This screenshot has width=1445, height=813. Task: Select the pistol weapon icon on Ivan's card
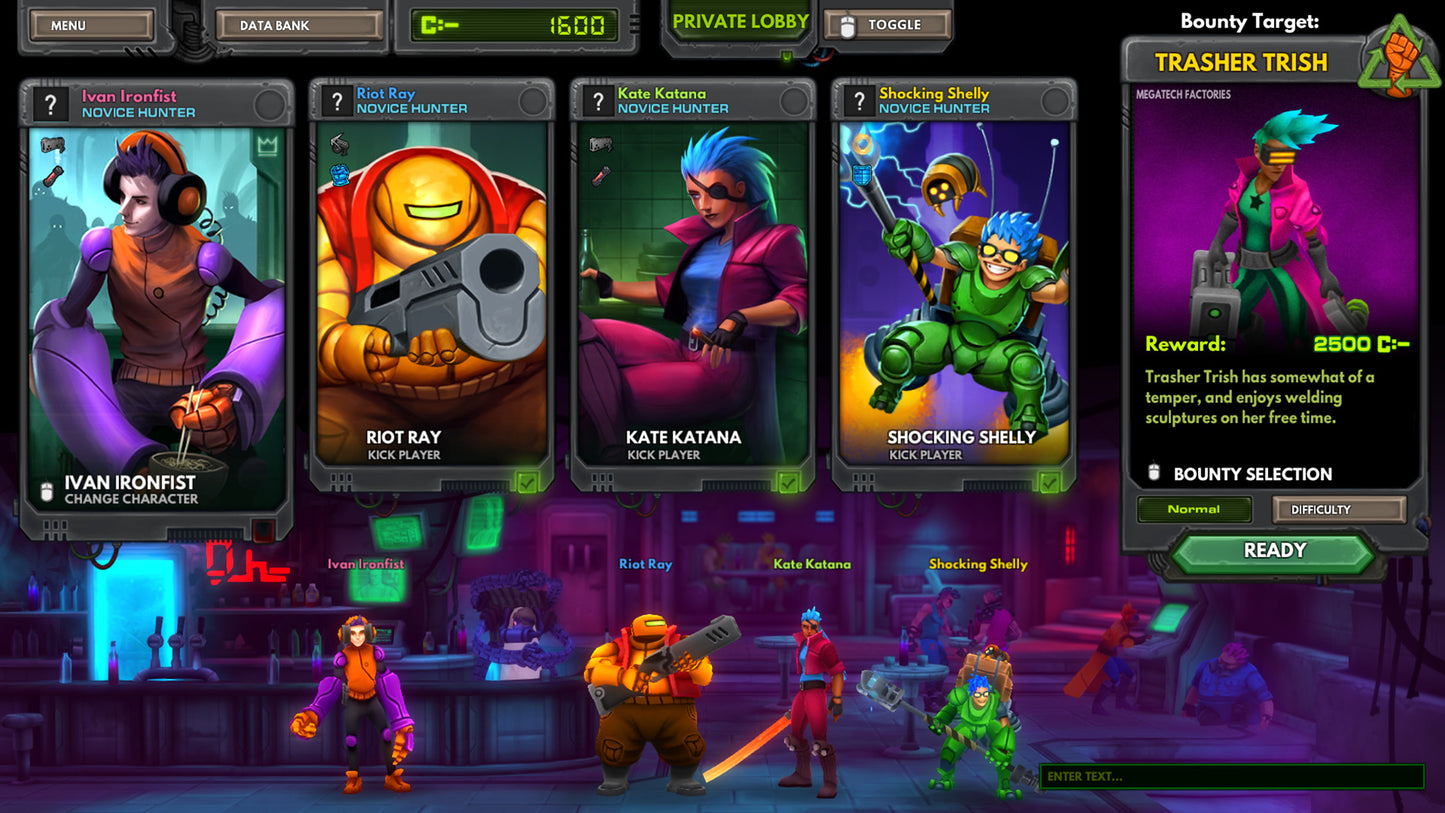tap(52, 143)
